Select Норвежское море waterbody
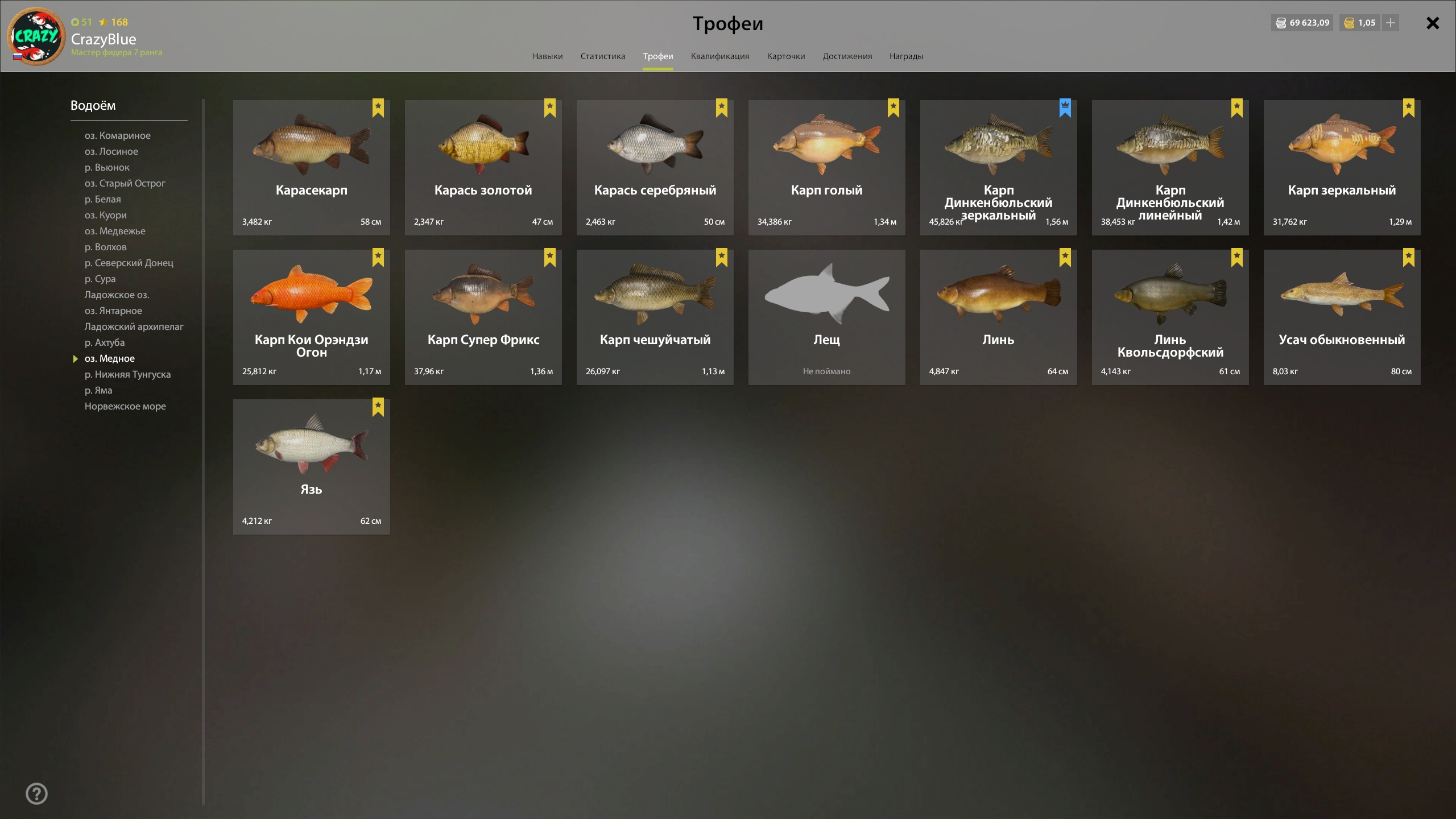The height and width of the screenshot is (819, 1456). pos(125,406)
